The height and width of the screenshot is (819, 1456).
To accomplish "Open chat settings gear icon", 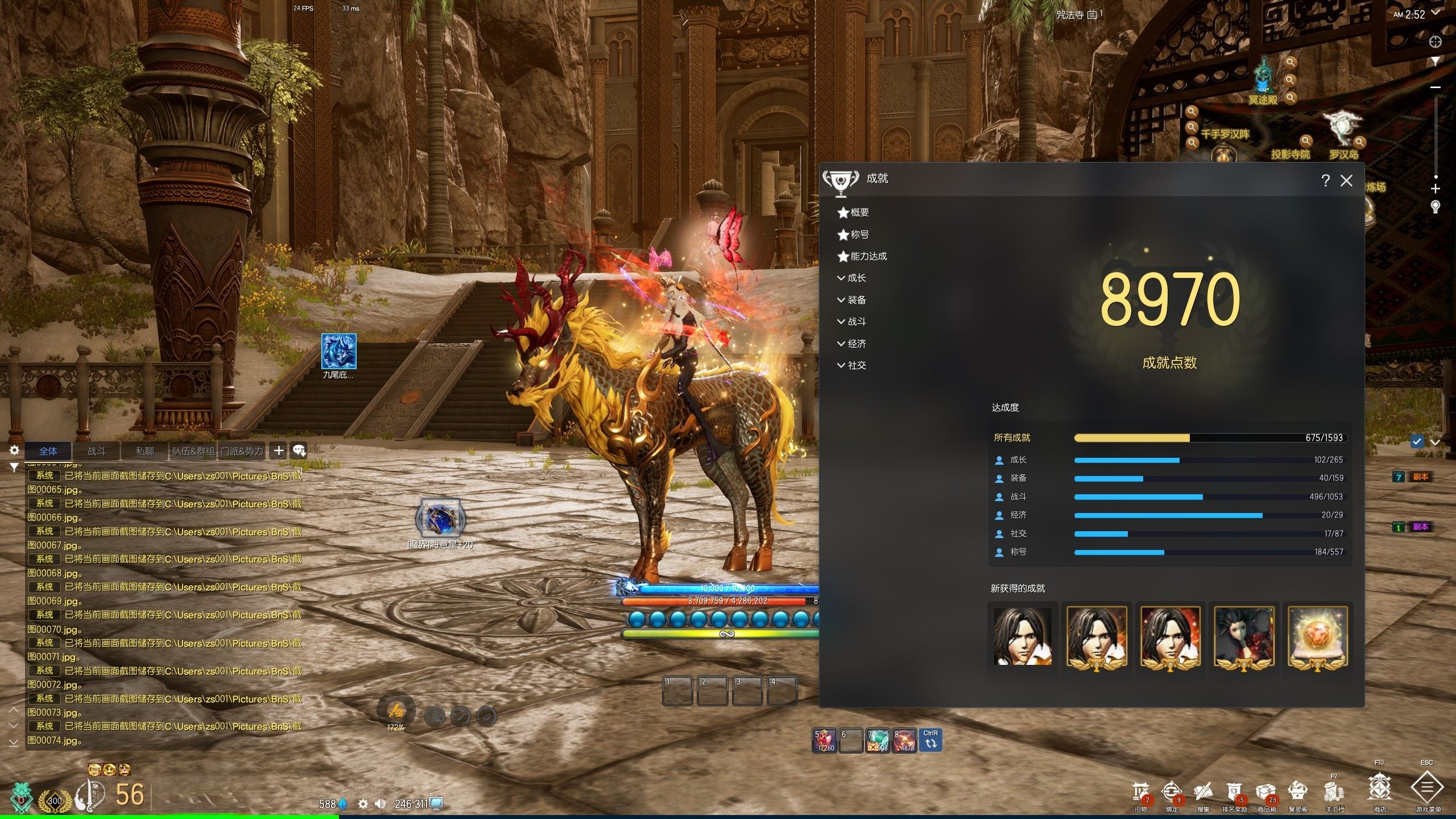I will point(14,450).
